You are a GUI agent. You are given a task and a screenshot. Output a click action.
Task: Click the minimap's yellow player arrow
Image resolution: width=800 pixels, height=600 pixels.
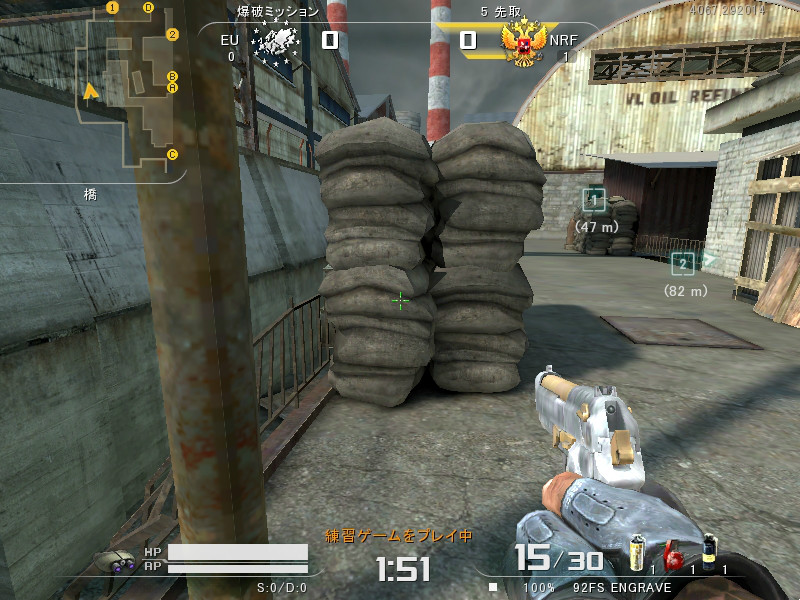point(91,92)
